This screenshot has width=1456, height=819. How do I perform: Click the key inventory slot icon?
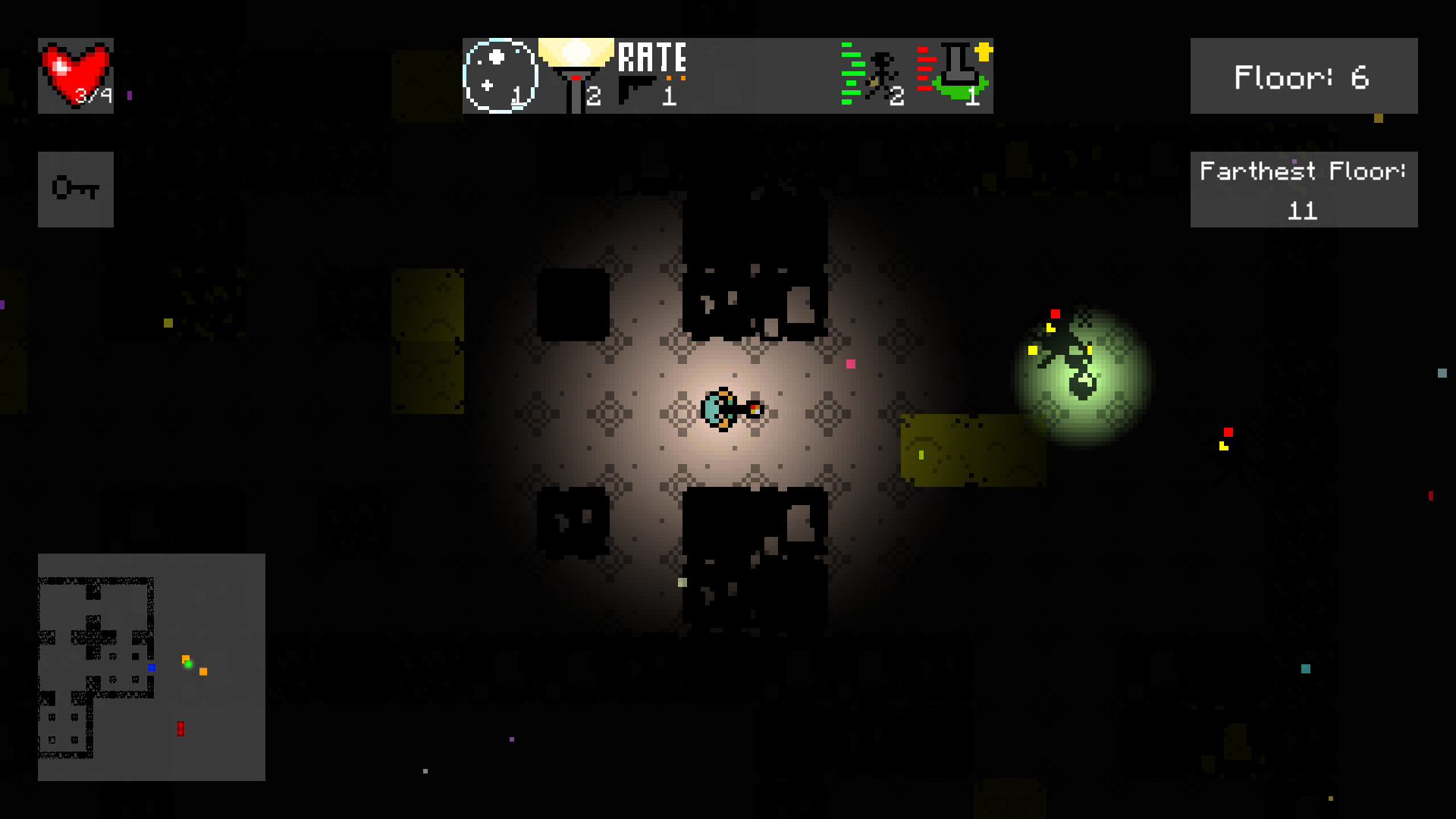[75, 188]
